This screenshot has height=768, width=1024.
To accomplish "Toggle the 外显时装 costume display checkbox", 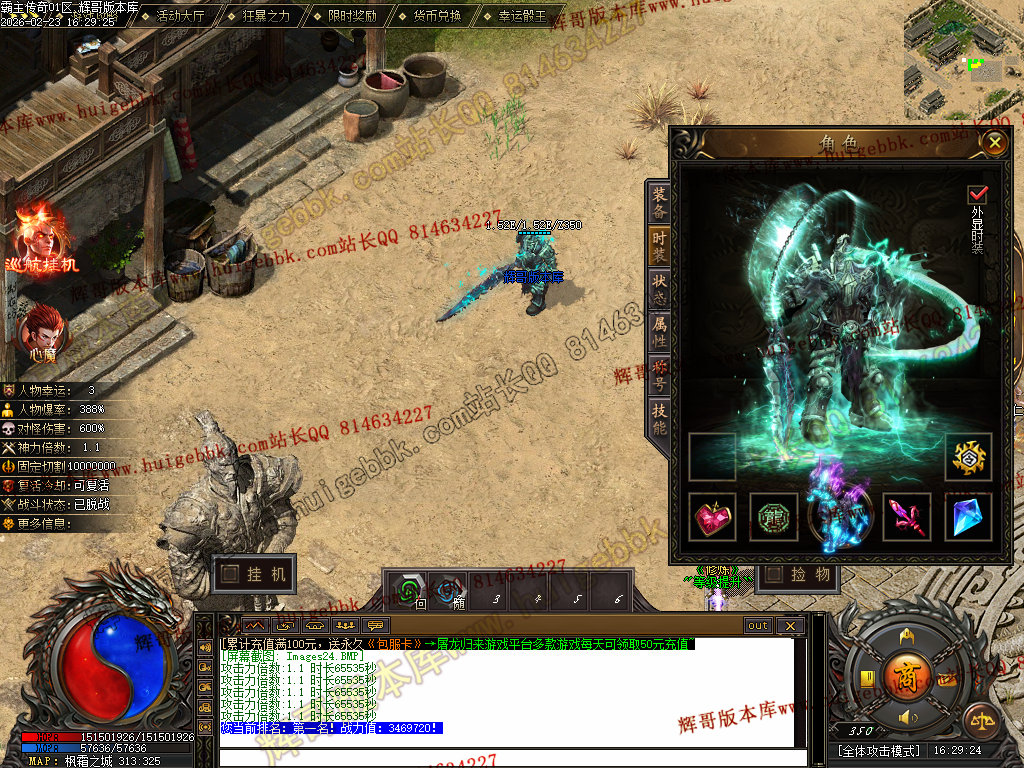I will 977,194.
